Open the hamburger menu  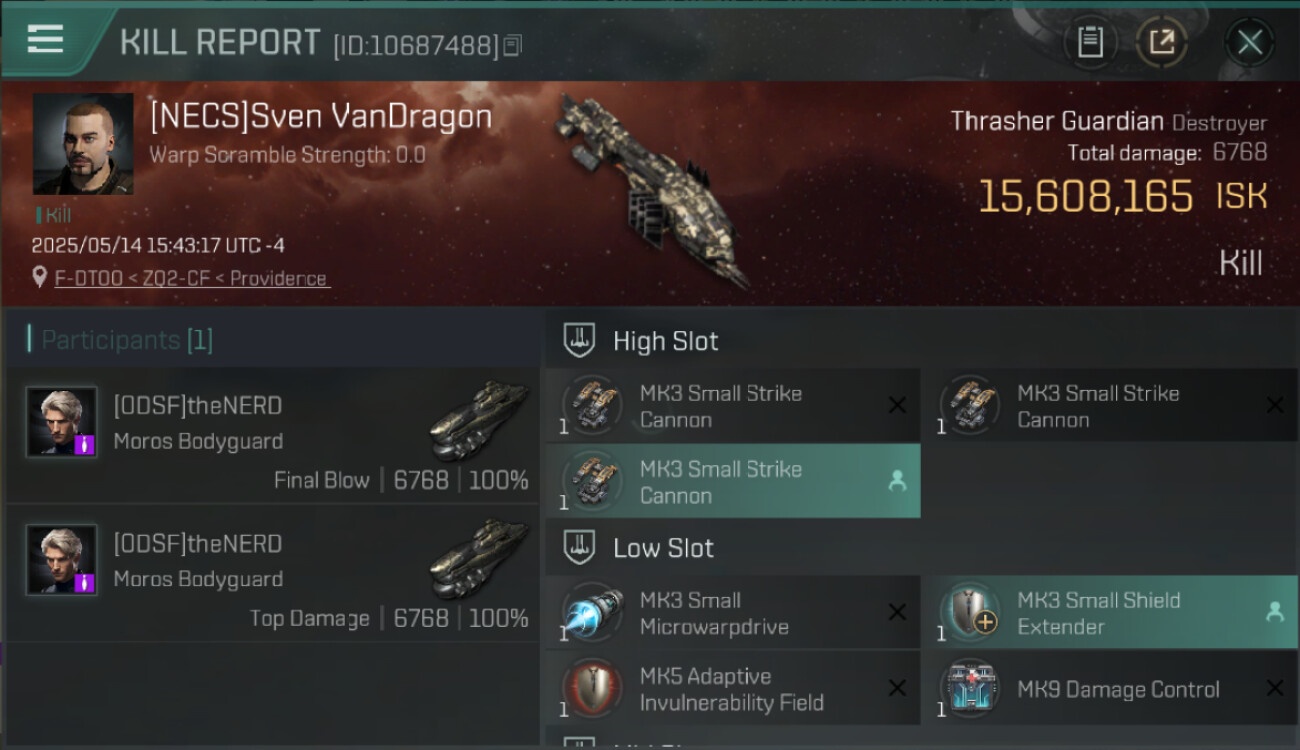click(46, 40)
